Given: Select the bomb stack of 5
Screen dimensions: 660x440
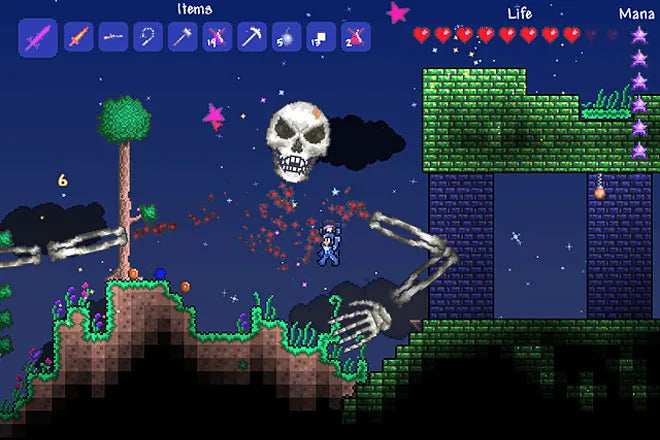Looking at the screenshot, I should pyautogui.click(x=285, y=38).
